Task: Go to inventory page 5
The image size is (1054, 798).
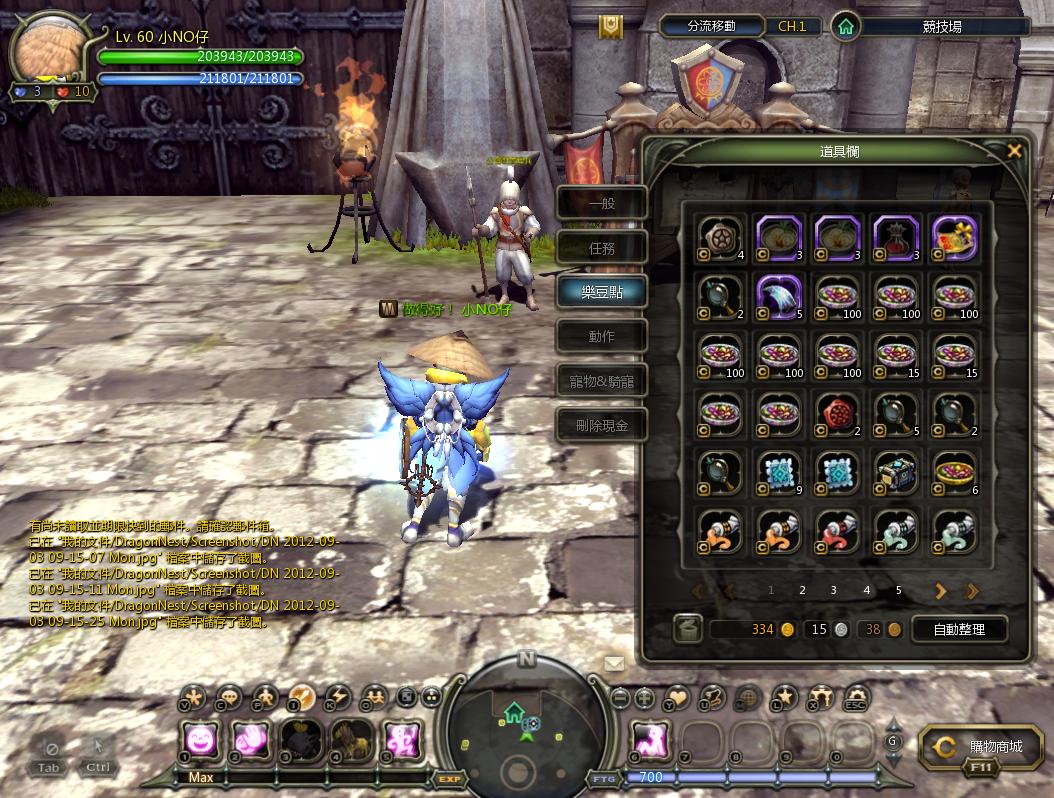Action: tap(898, 591)
